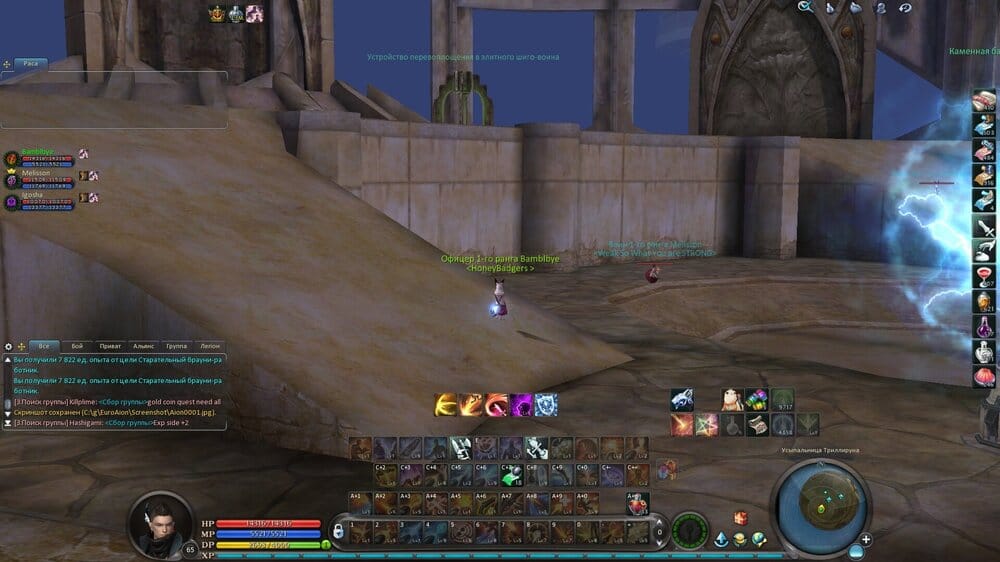Select the Раса chat window tab

(31, 63)
